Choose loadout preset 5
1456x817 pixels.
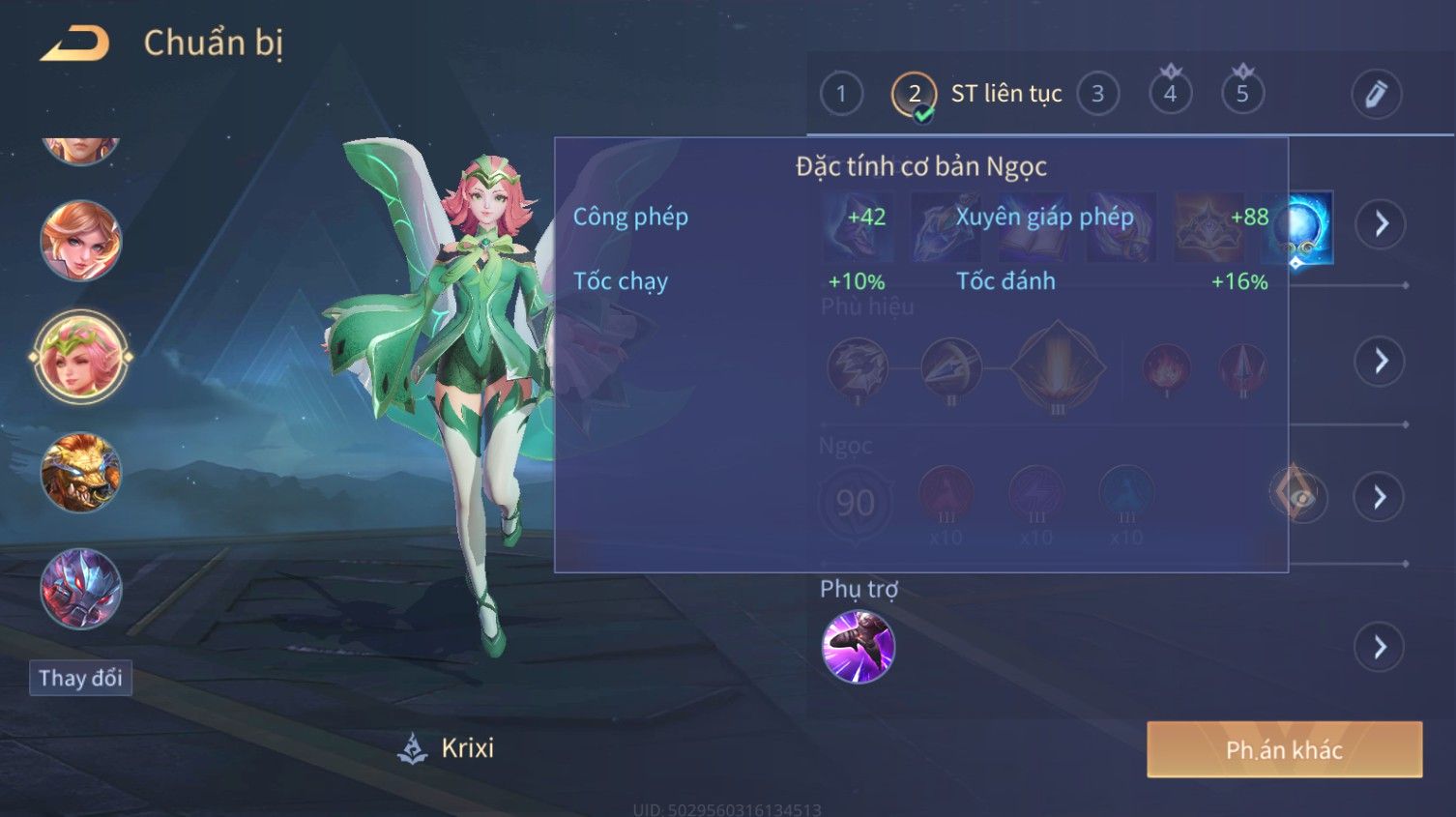pos(1242,94)
